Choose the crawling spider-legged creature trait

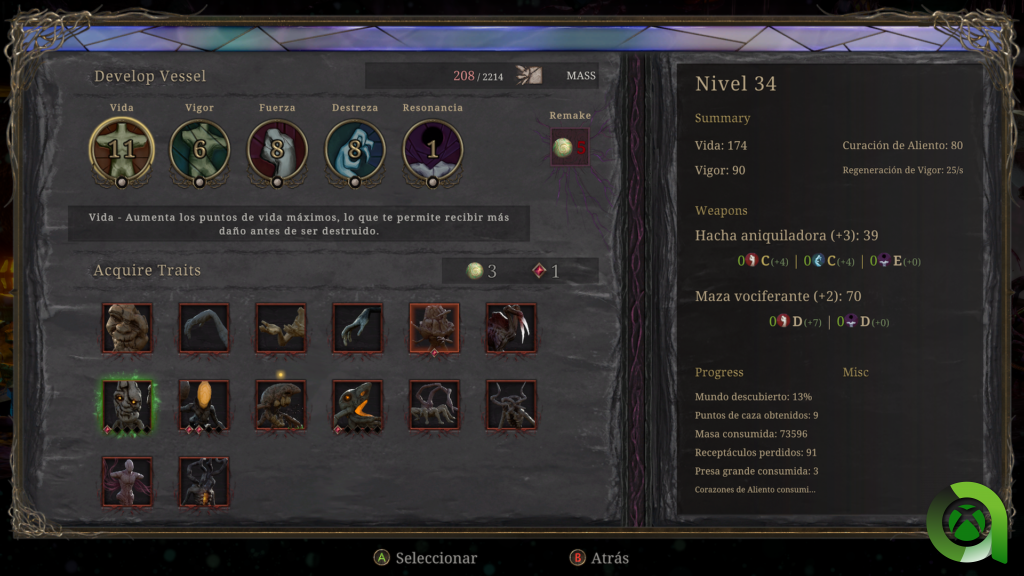[x=434, y=406]
